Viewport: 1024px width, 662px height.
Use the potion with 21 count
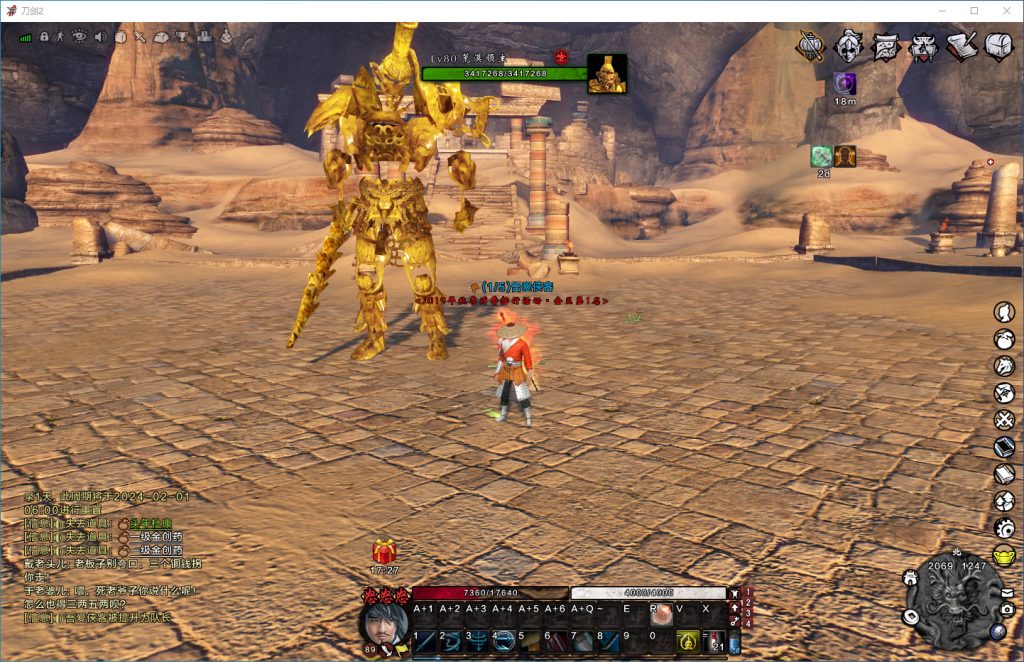[715, 641]
